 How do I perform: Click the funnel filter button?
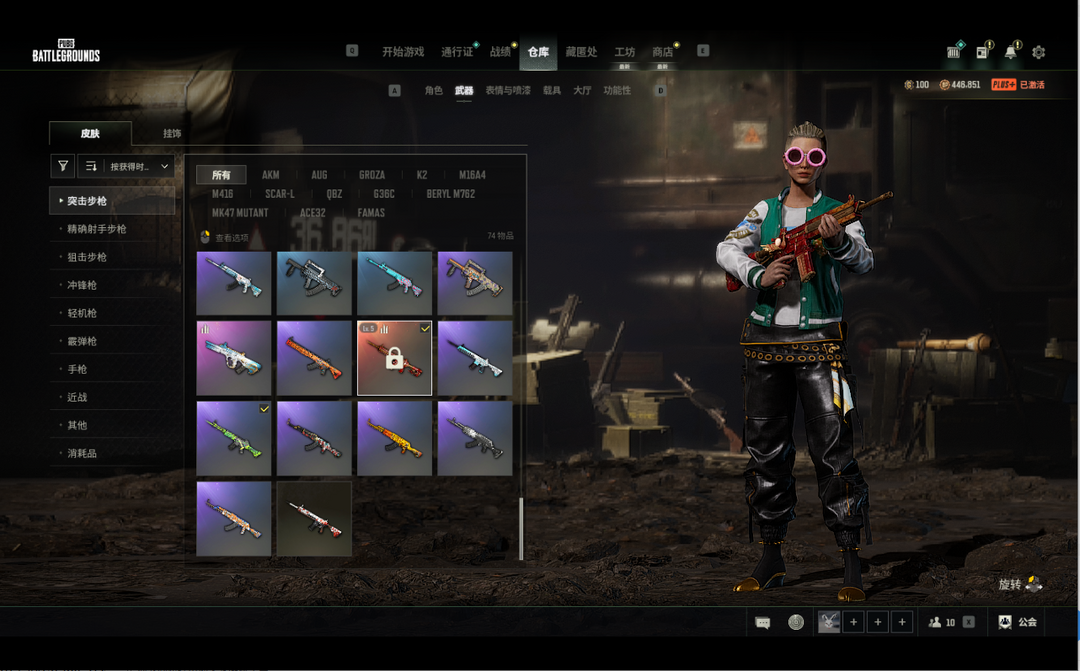63,166
